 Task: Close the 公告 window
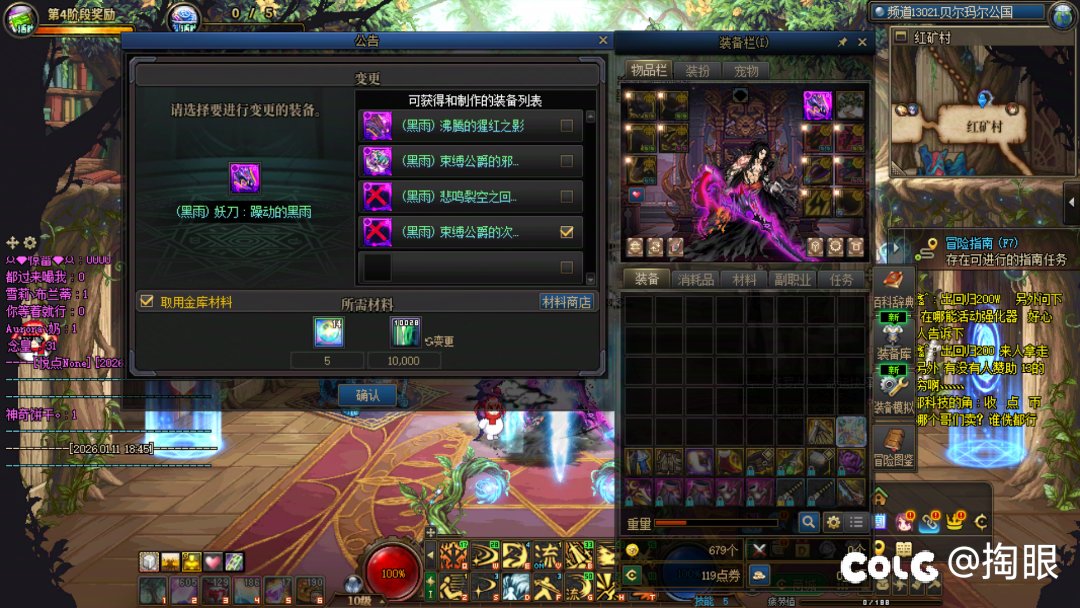point(603,41)
